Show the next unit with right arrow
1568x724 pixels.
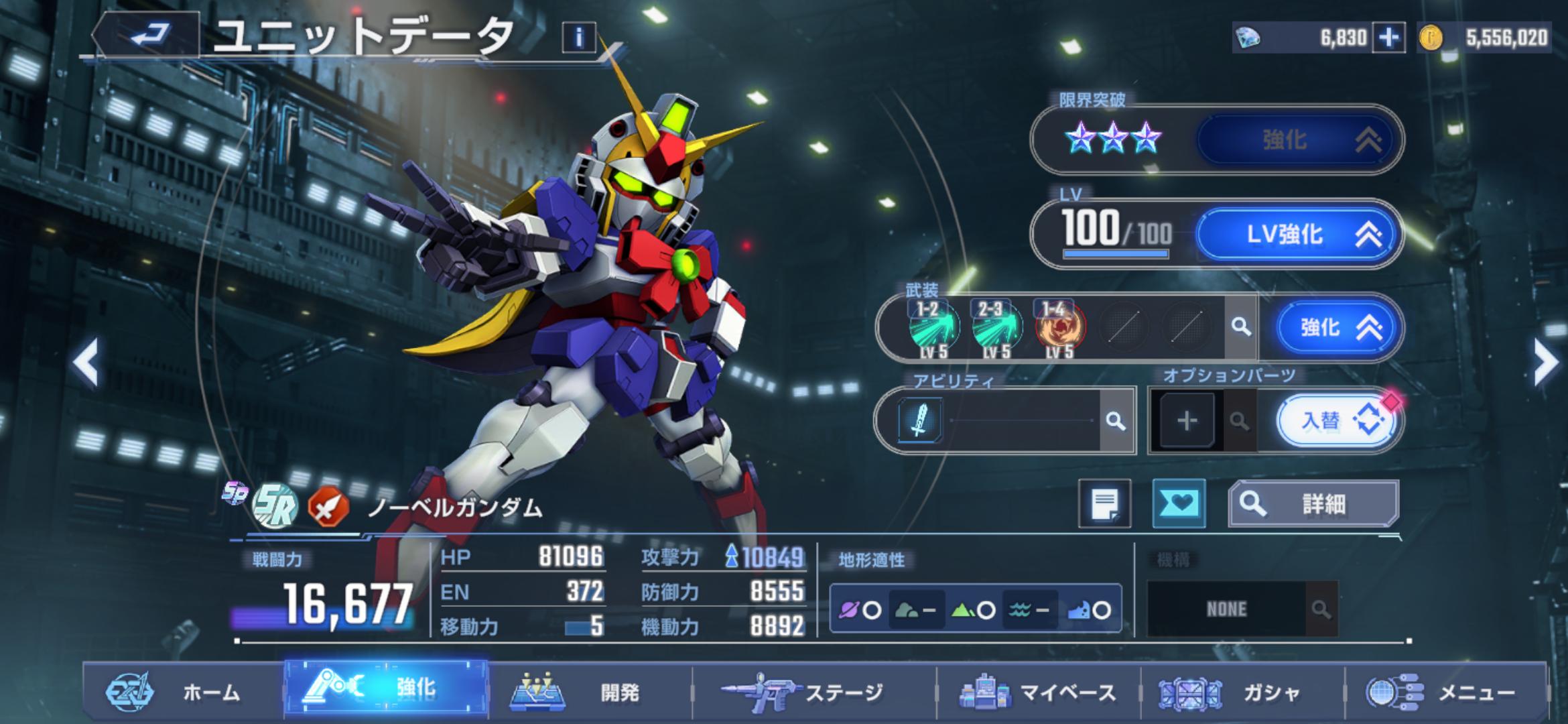click(1545, 362)
